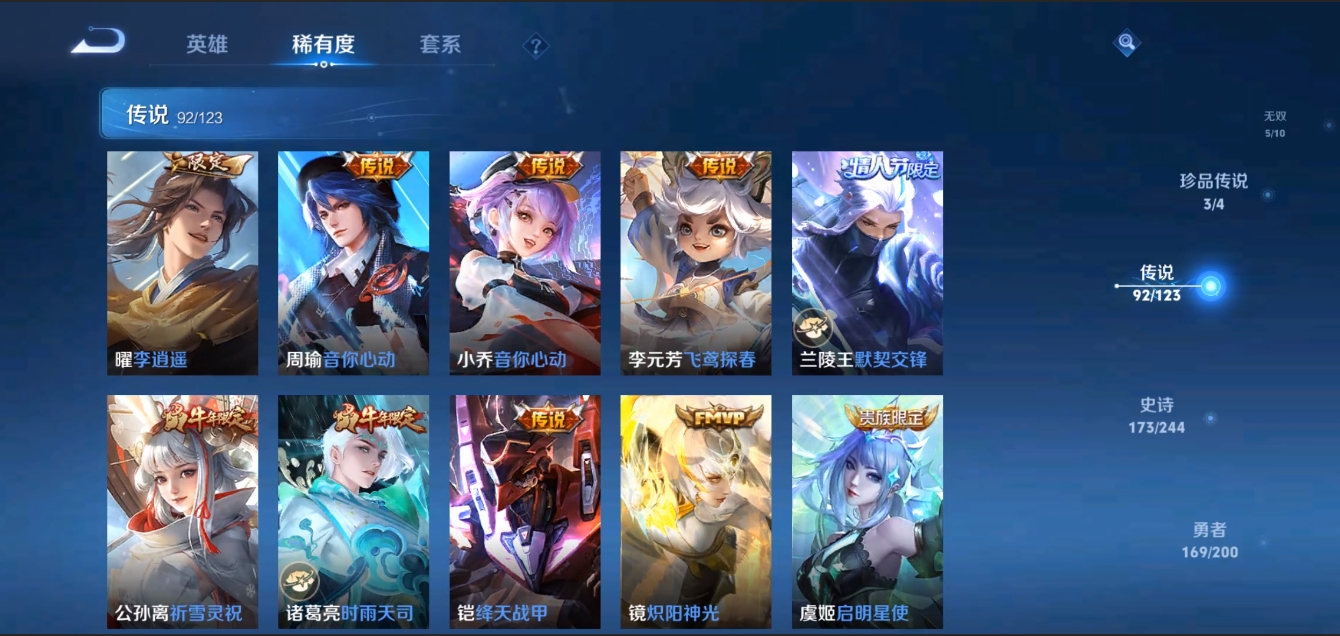Open the 周瑜 音你心动 skin card
Viewport: 1340px width, 636px height.
pos(353,263)
